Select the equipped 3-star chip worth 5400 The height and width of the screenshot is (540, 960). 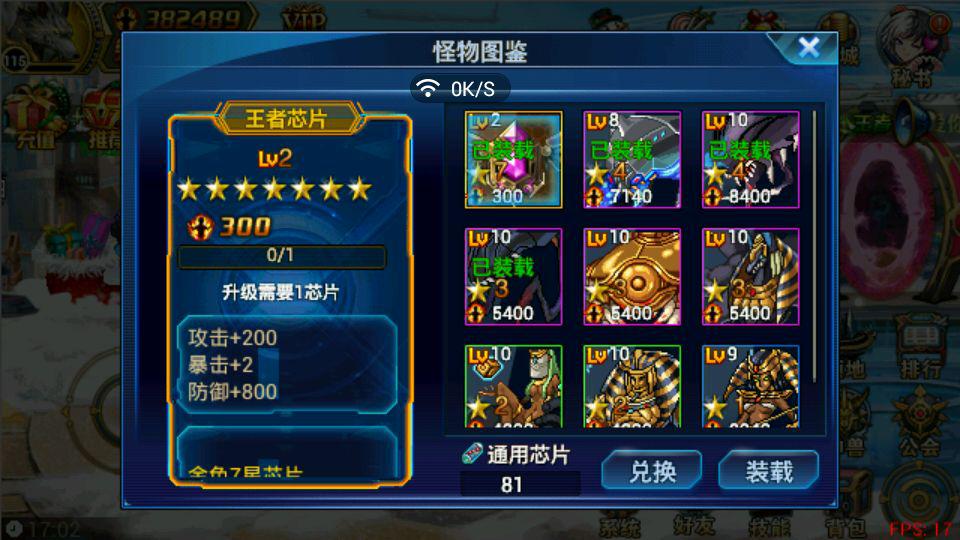[513, 276]
